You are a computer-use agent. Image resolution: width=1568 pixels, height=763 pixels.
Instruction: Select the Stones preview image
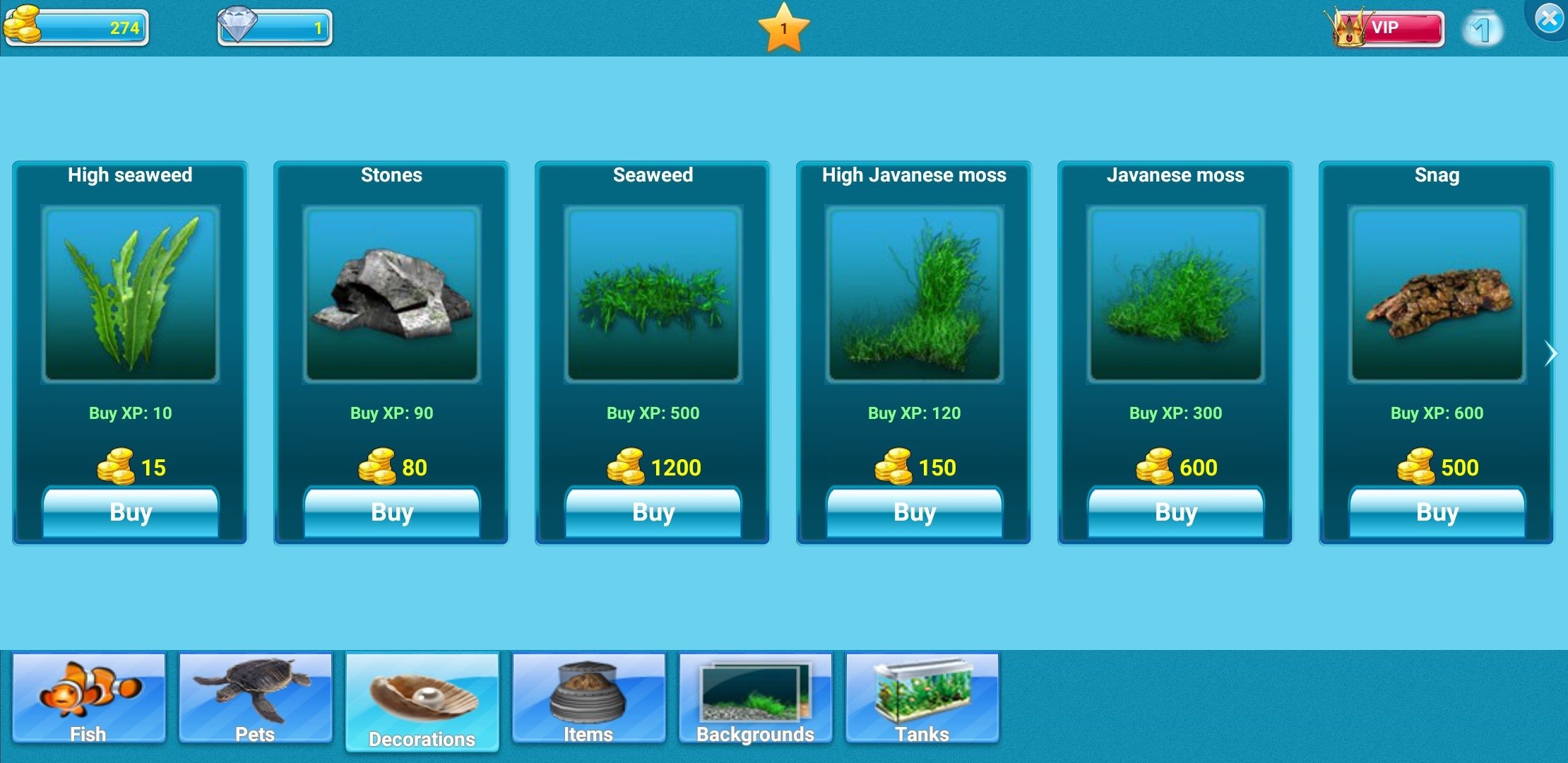(x=392, y=294)
